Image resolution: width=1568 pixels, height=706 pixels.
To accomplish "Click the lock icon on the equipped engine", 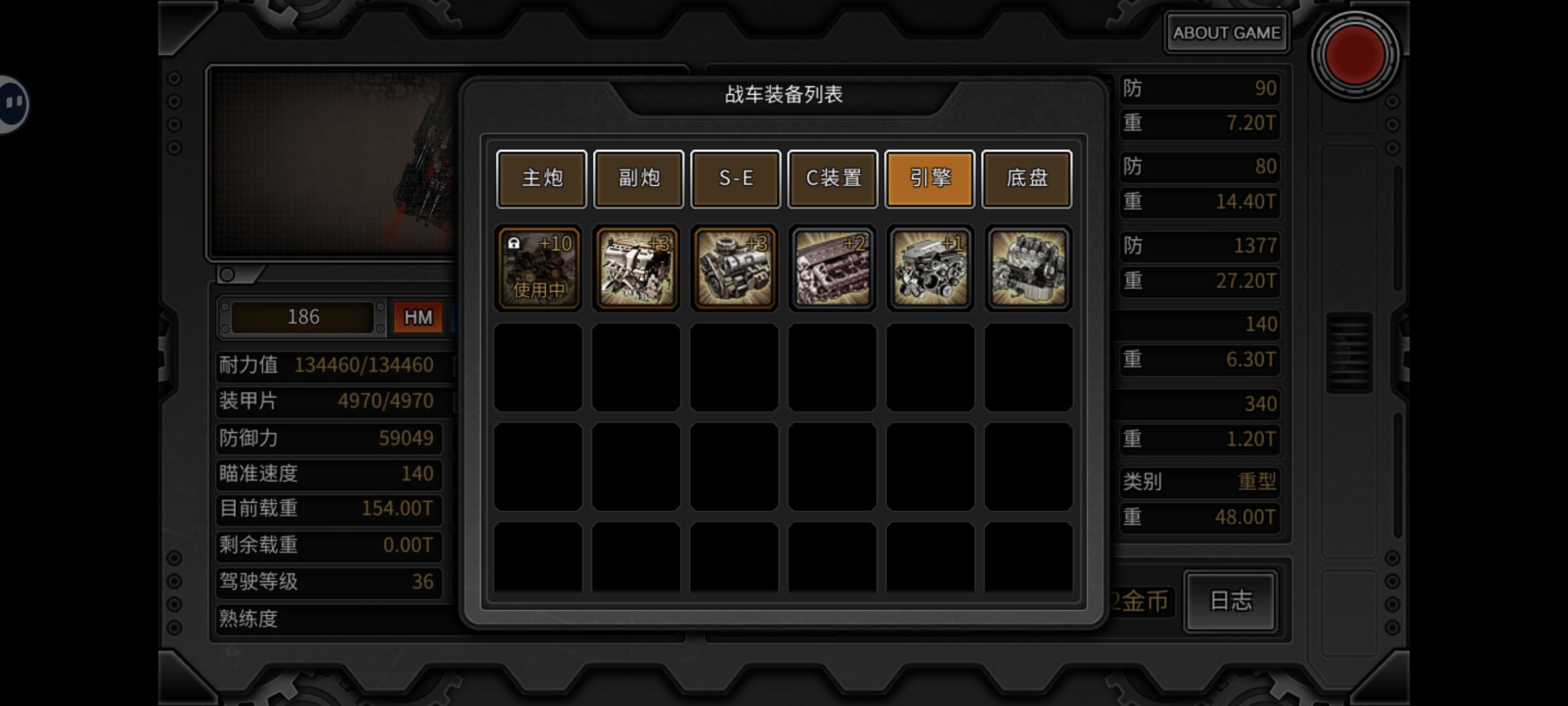I will coord(515,243).
